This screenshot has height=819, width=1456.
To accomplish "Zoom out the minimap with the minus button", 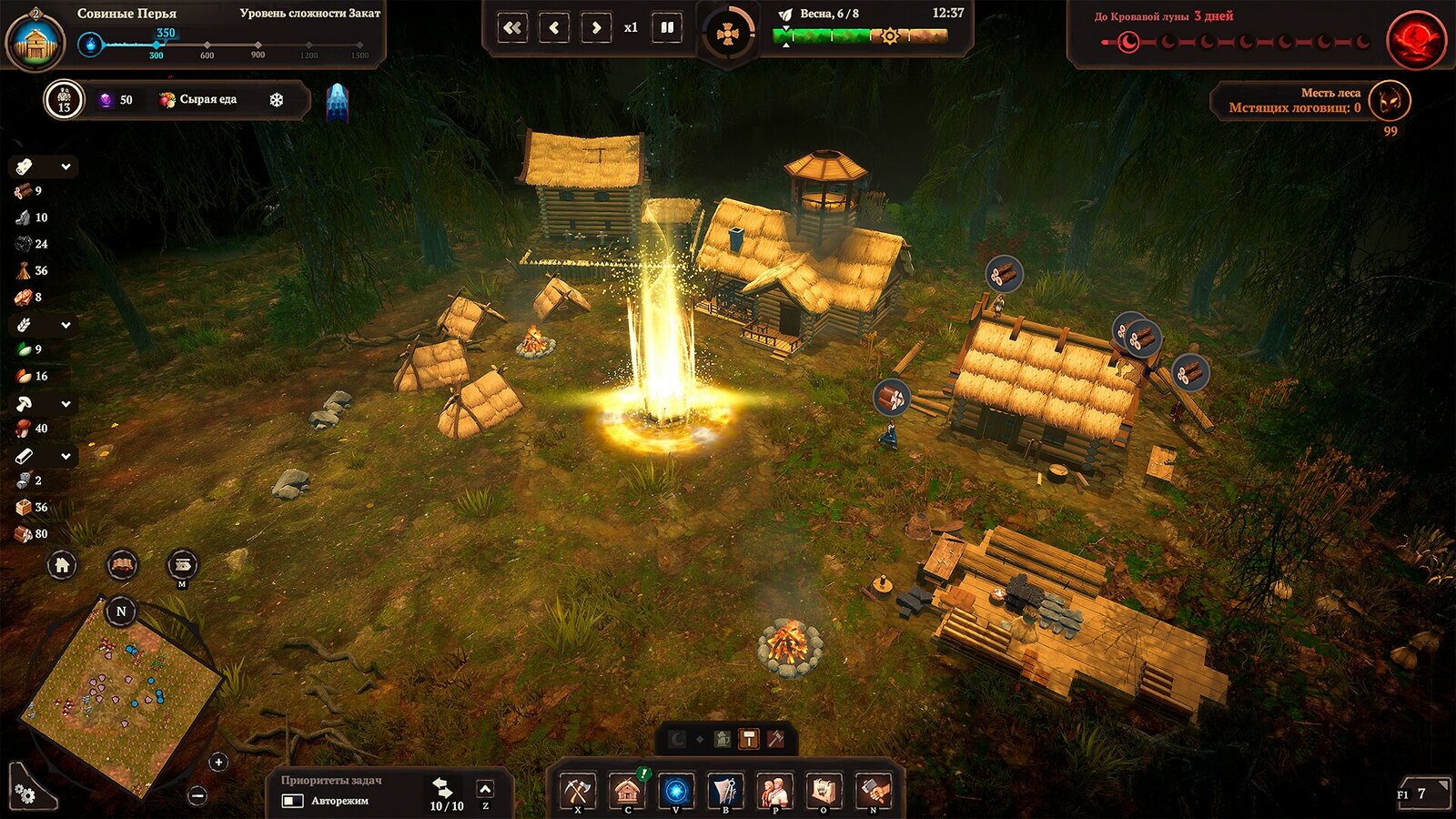I will 197,795.
